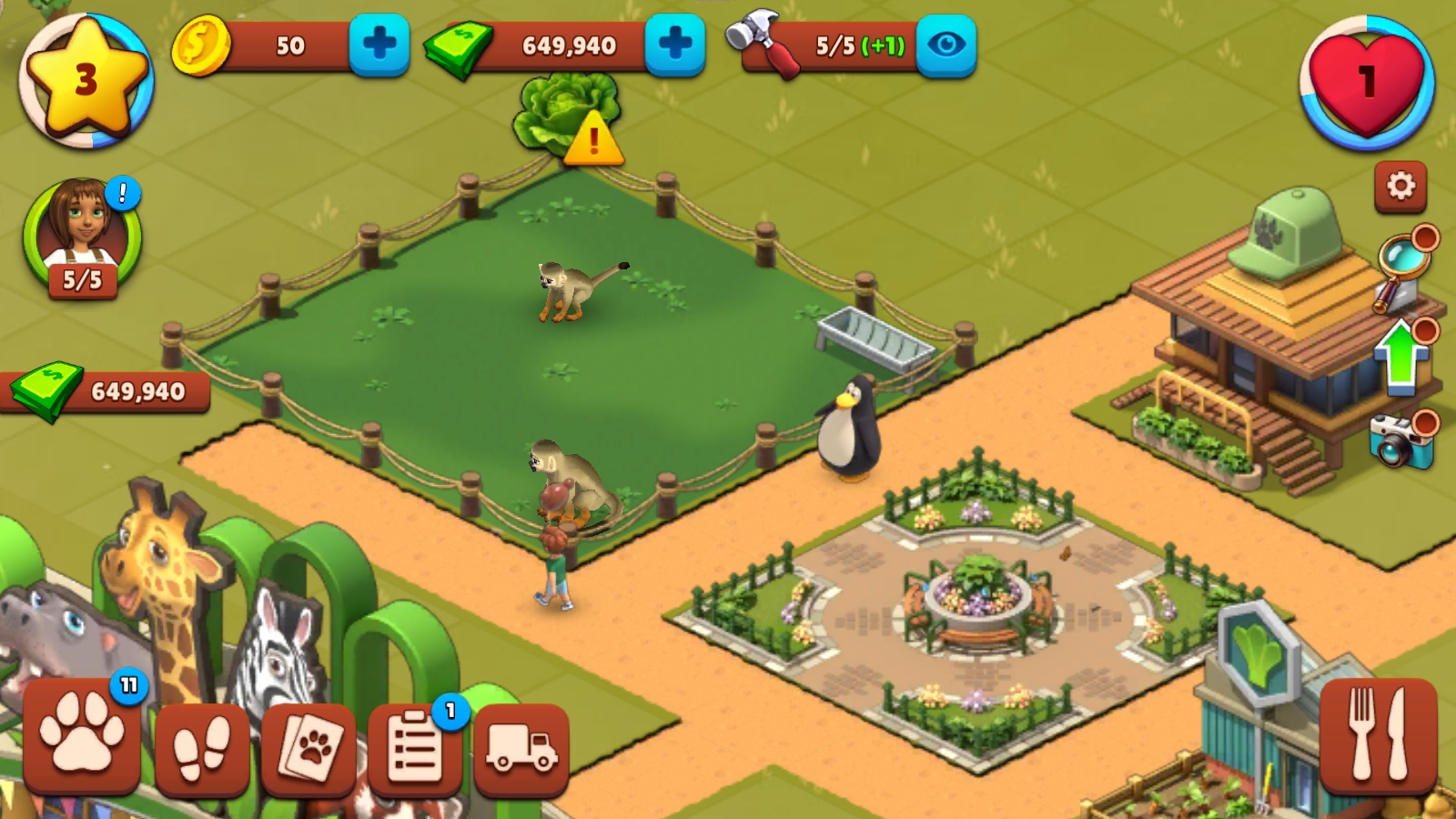Open the camera photo mode

pos(1400,440)
